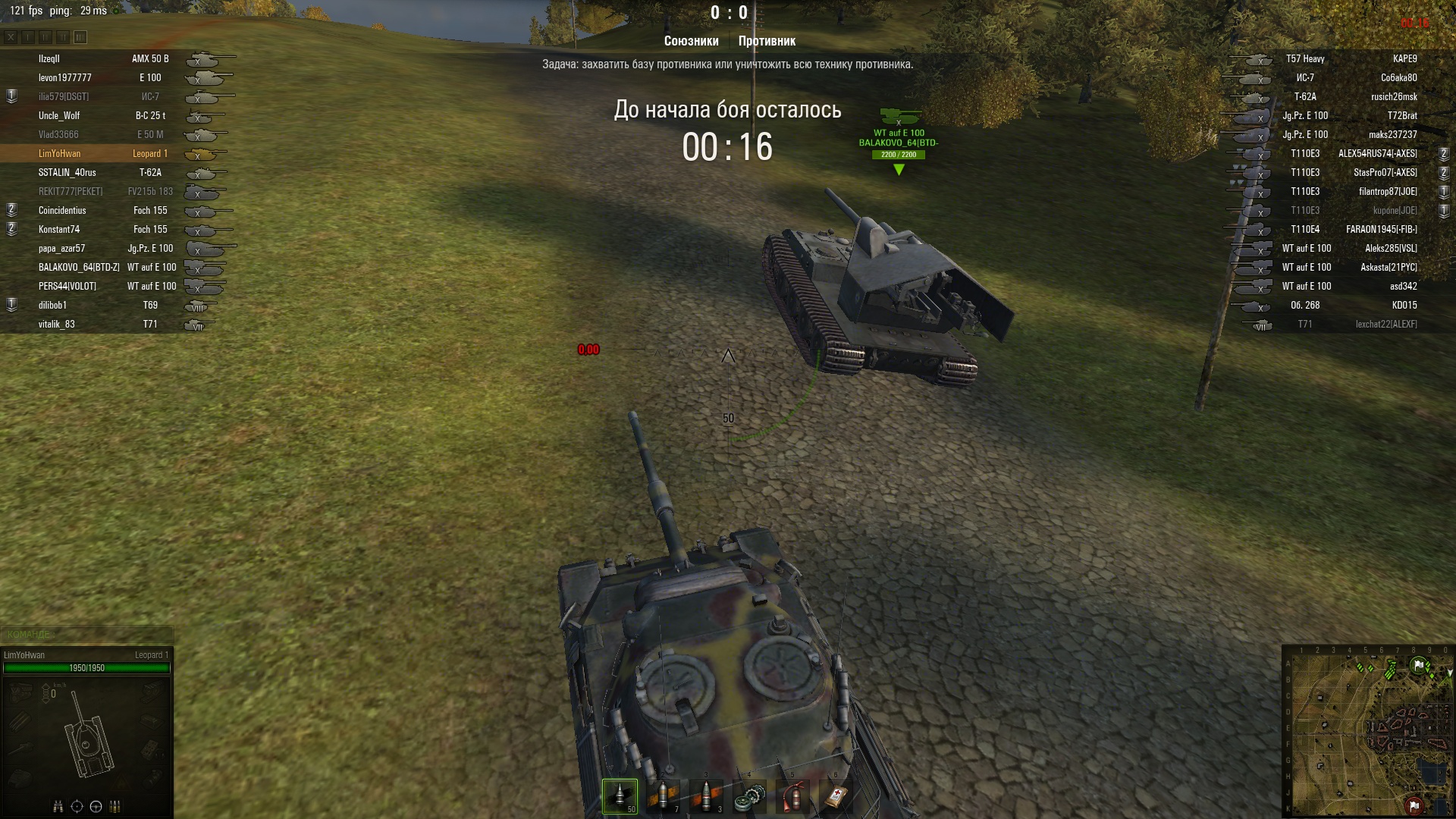1456x819 pixels.
Task: Switch player list to the widest three-column view
Action: pos(80,37)
